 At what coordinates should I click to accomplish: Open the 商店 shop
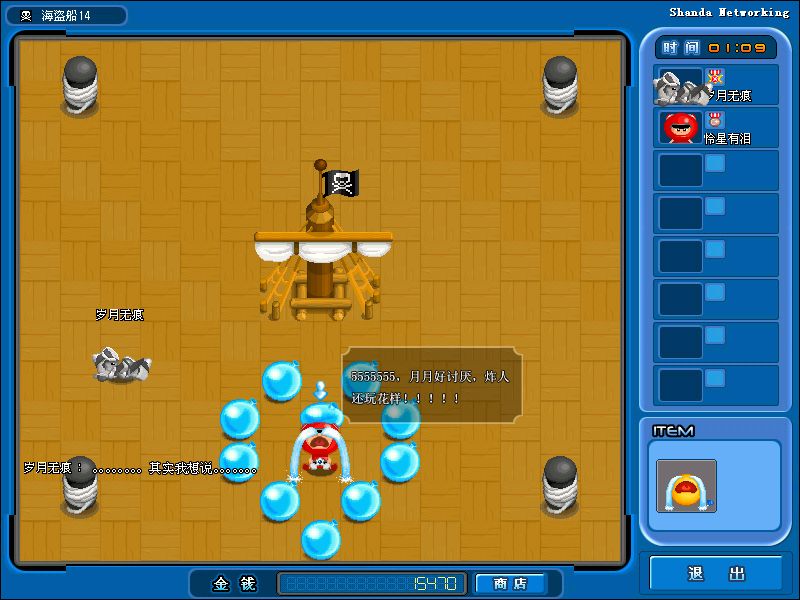(511, 583)
